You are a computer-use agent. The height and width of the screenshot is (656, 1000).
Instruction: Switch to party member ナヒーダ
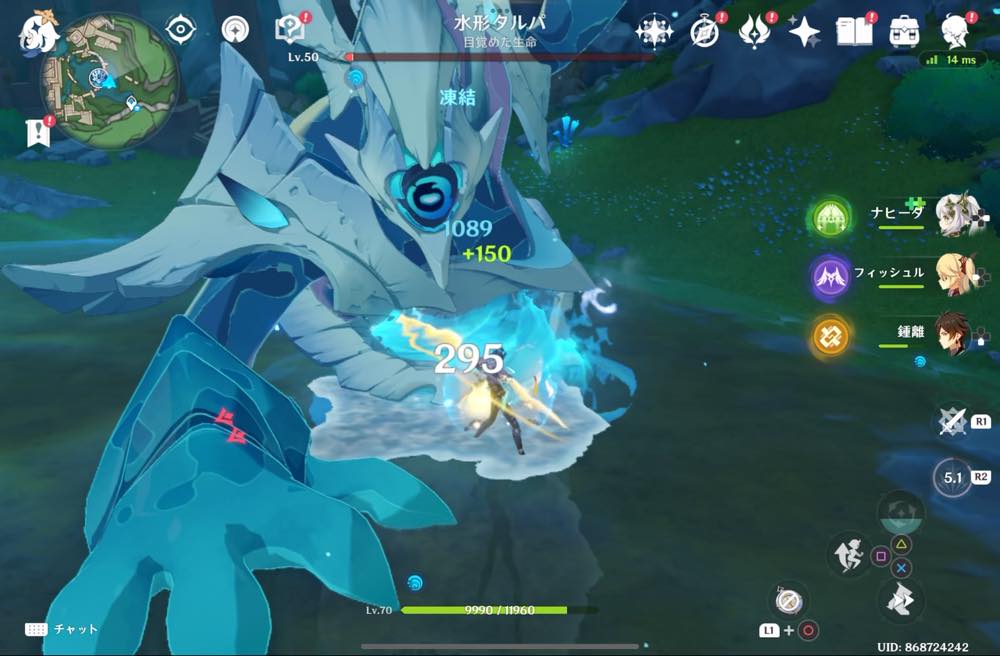tap(955, 215)
